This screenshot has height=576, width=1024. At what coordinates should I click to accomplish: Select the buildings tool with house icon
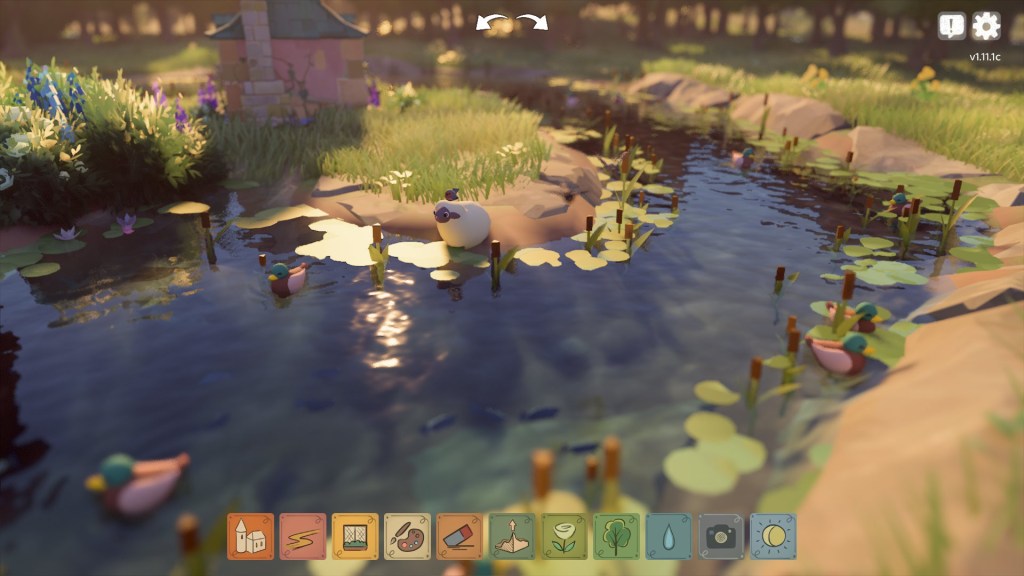[250, 537]
